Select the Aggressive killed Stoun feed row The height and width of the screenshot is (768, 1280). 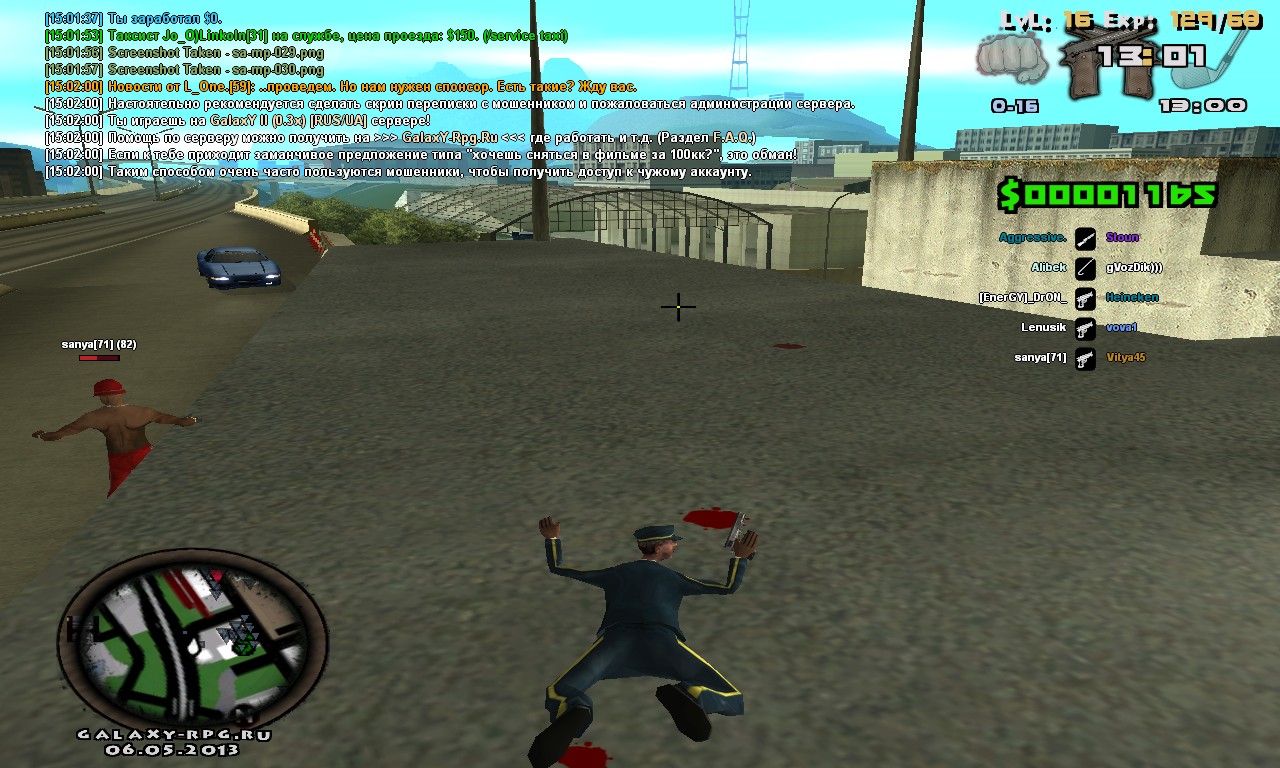(1070, 238)
